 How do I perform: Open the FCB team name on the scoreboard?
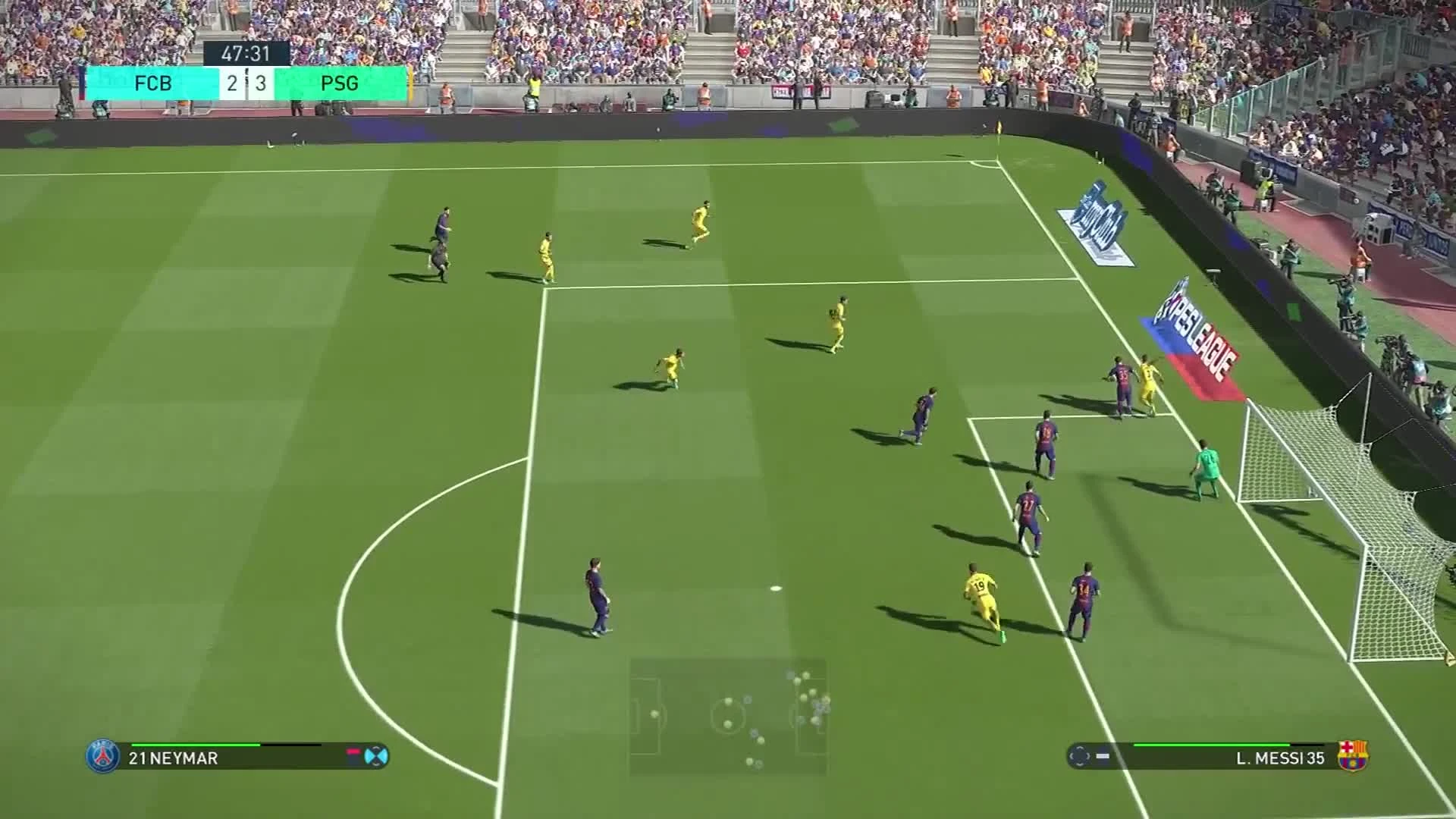click(x=155, y=83)
